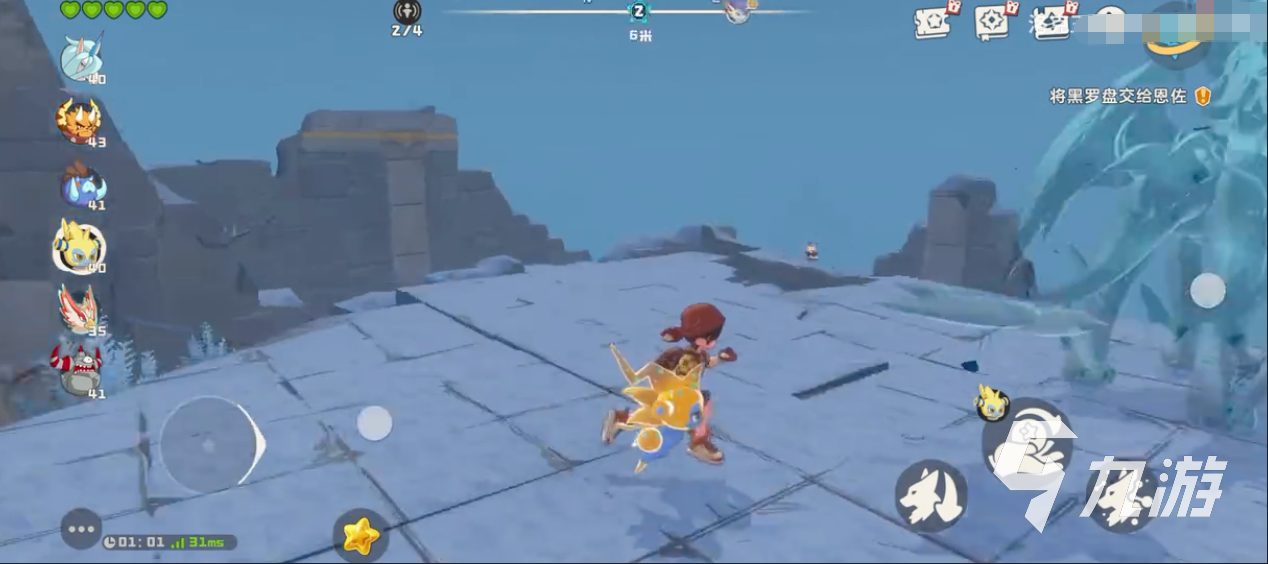The image size is (1268, 564).
Task: Open the third top-bar book icon with gift badge
Action: coord(1052,20)
